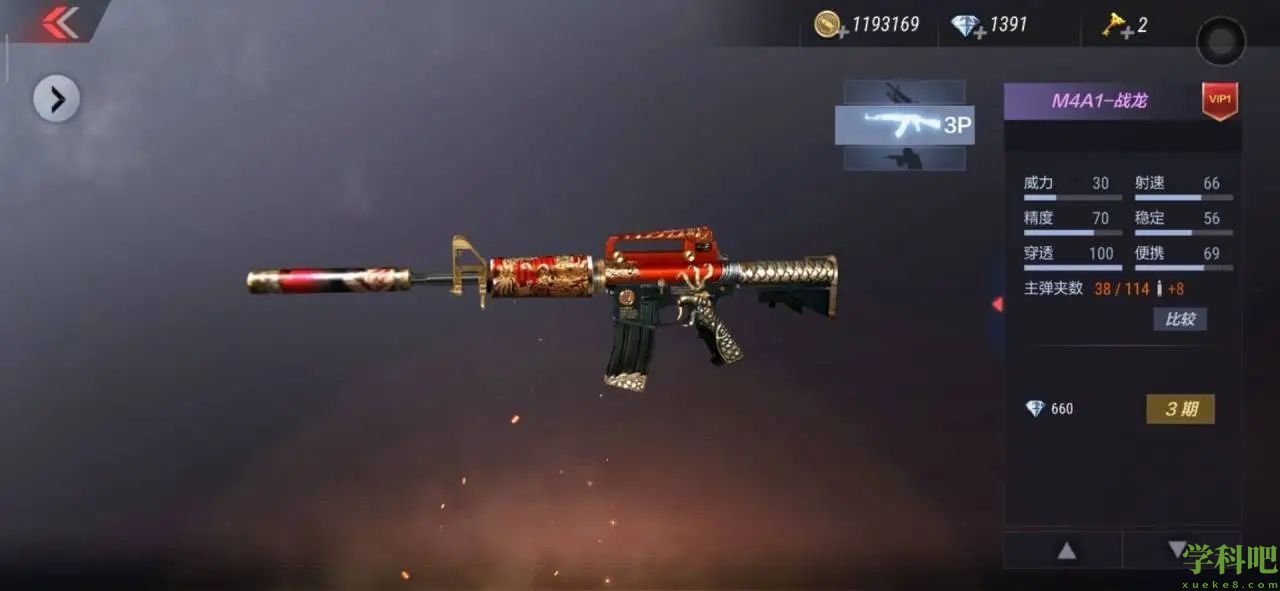Expand the side panel with the round arrow
The image size is (1280, 591).
click(x=57, y=99)
